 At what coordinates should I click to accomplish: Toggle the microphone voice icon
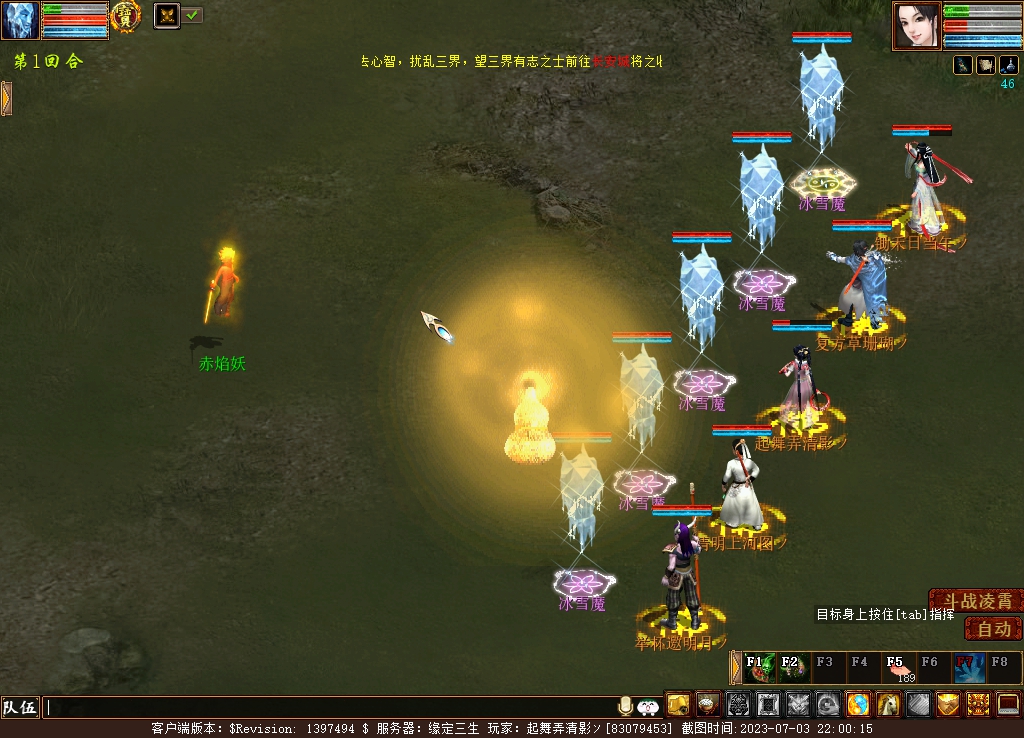626,706
